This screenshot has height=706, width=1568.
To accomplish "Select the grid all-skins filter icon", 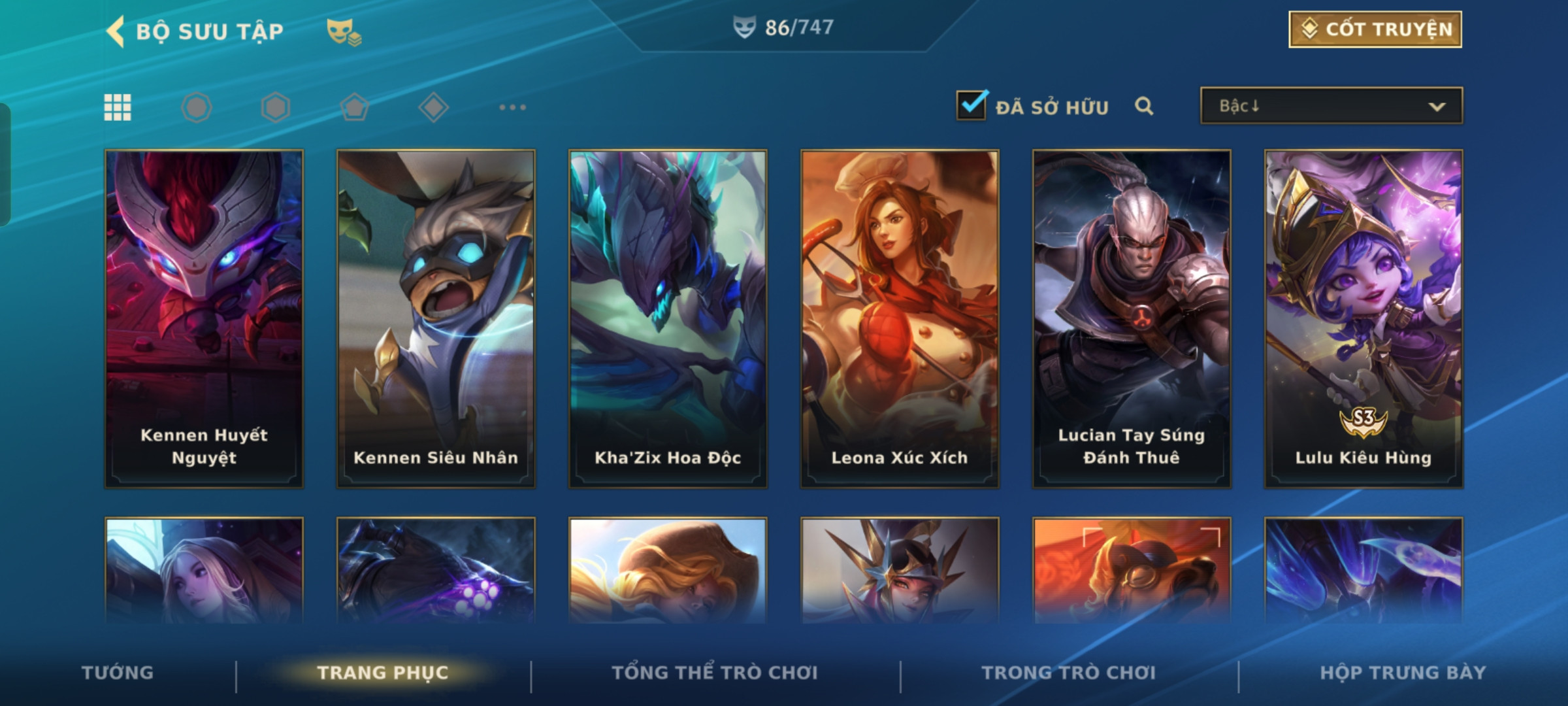I will coord(118,107).
